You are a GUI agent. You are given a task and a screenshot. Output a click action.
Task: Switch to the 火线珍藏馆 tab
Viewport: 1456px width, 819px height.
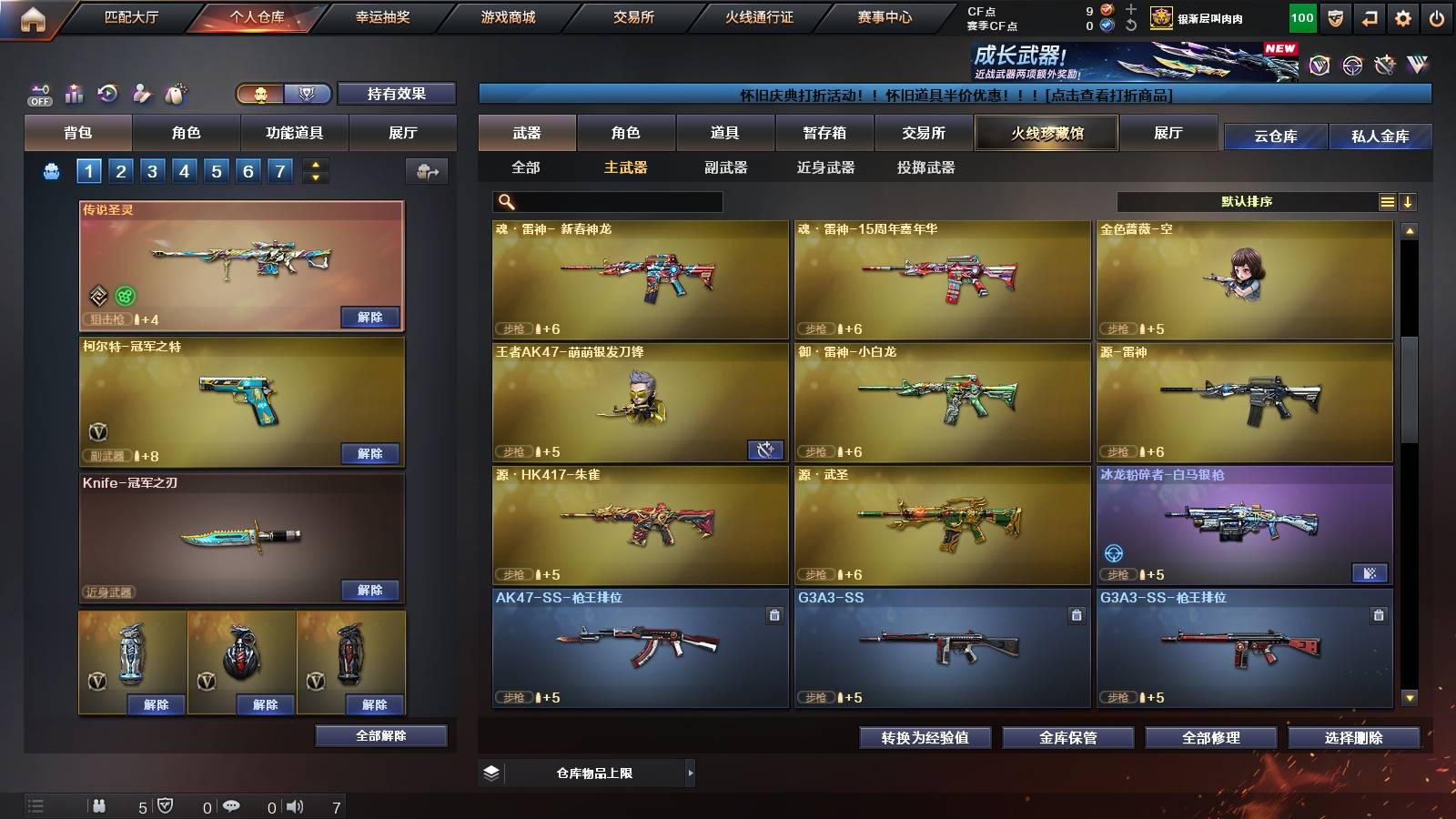pos(1046,133)
